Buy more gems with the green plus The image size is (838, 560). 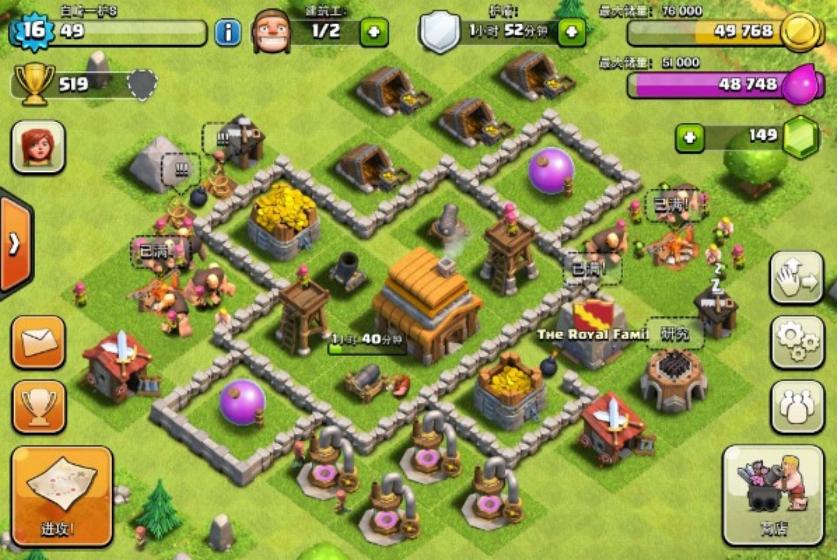pyautogui.click(x=689, y=137)
